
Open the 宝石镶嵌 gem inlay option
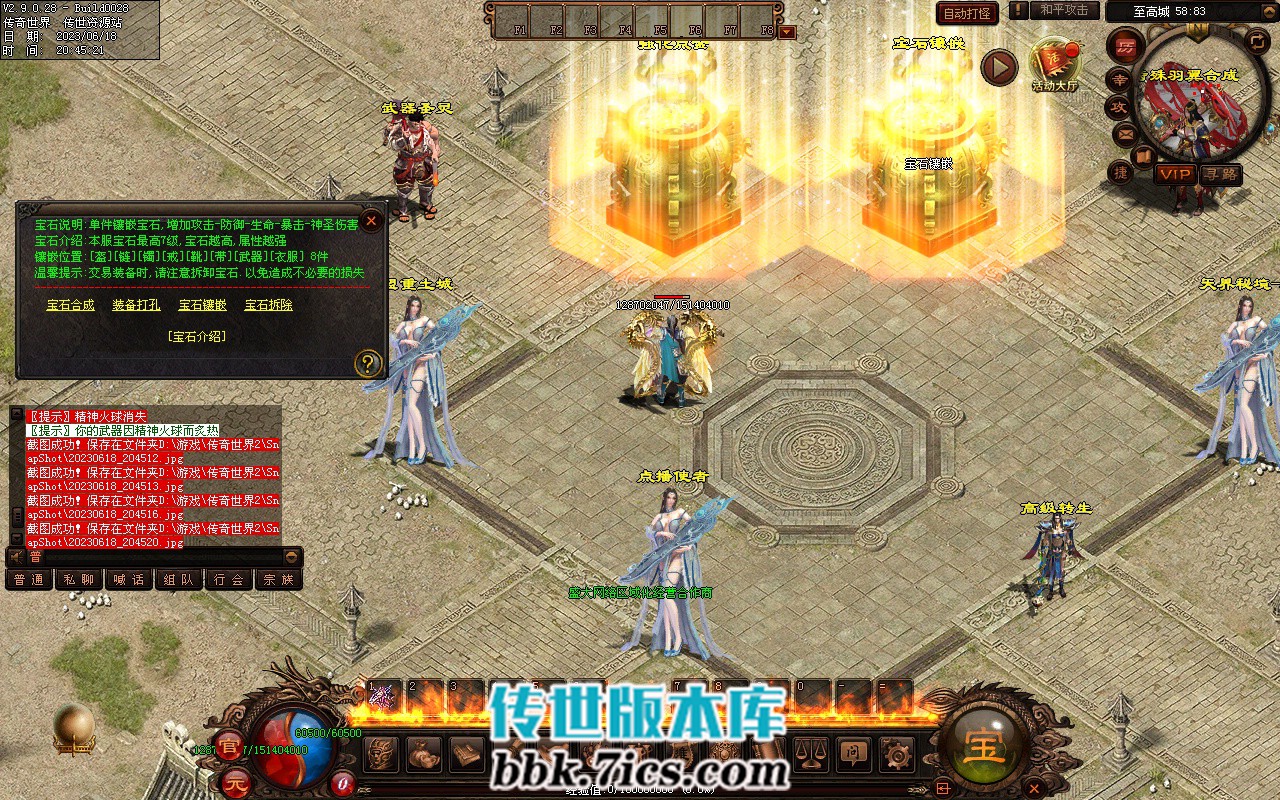tap(203, 305)
